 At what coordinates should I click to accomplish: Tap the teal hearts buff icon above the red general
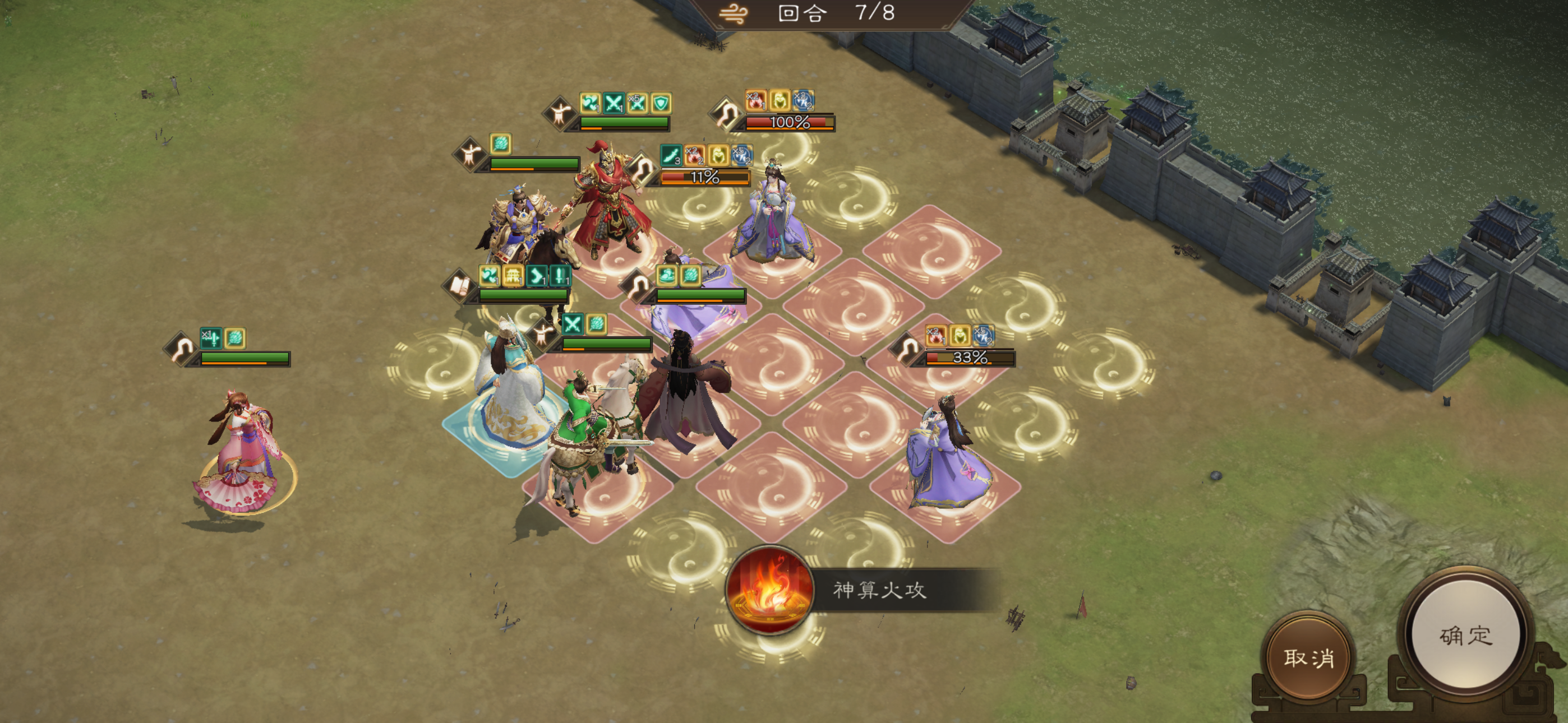591,104
